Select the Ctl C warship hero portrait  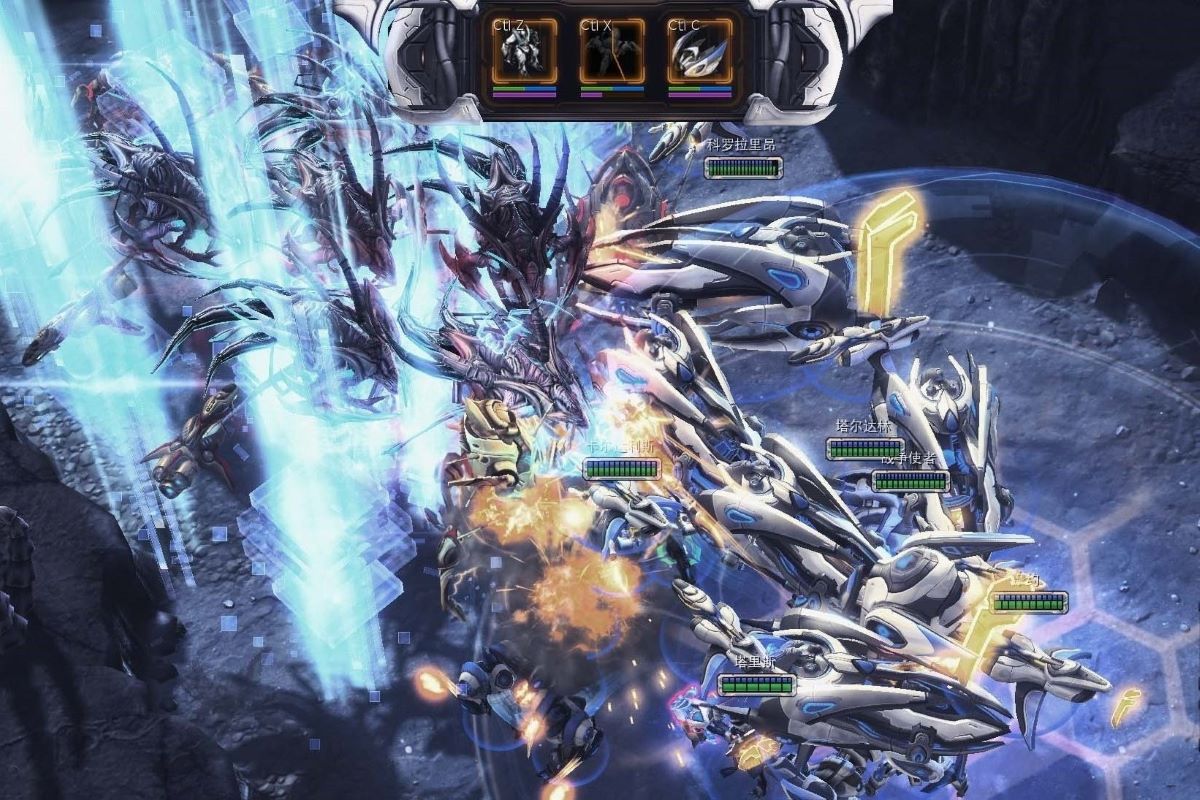(699, 51)
